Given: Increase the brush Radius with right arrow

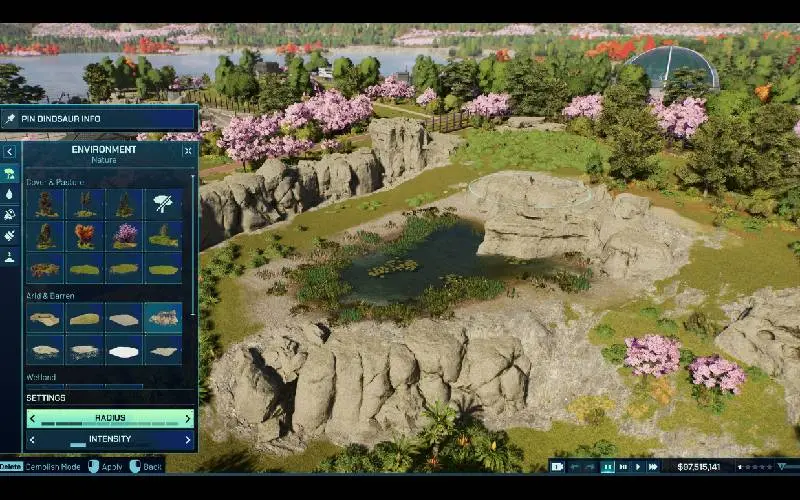Looking at the screenshot, I should (187, 418).
